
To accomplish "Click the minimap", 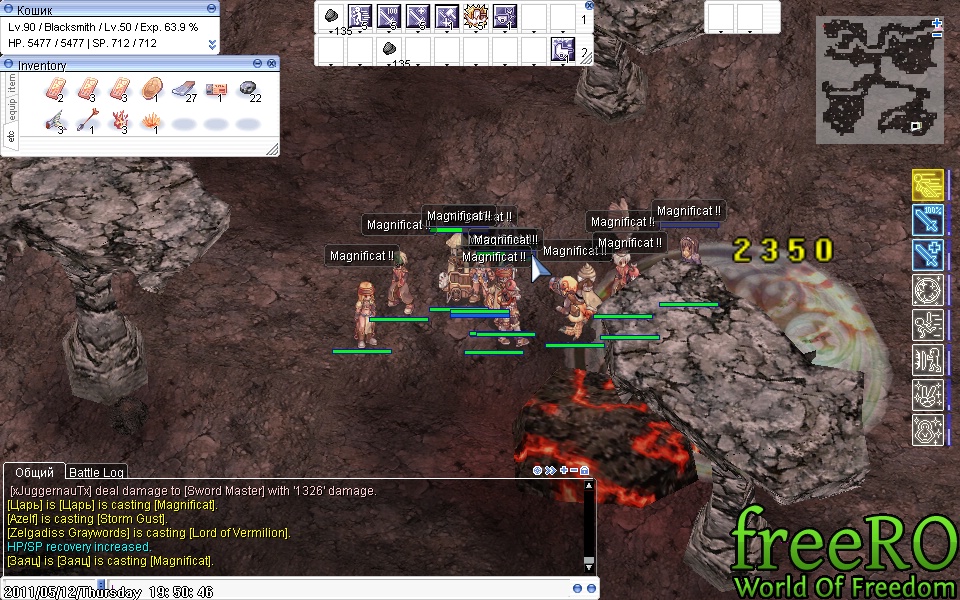I will pos(879,77).
